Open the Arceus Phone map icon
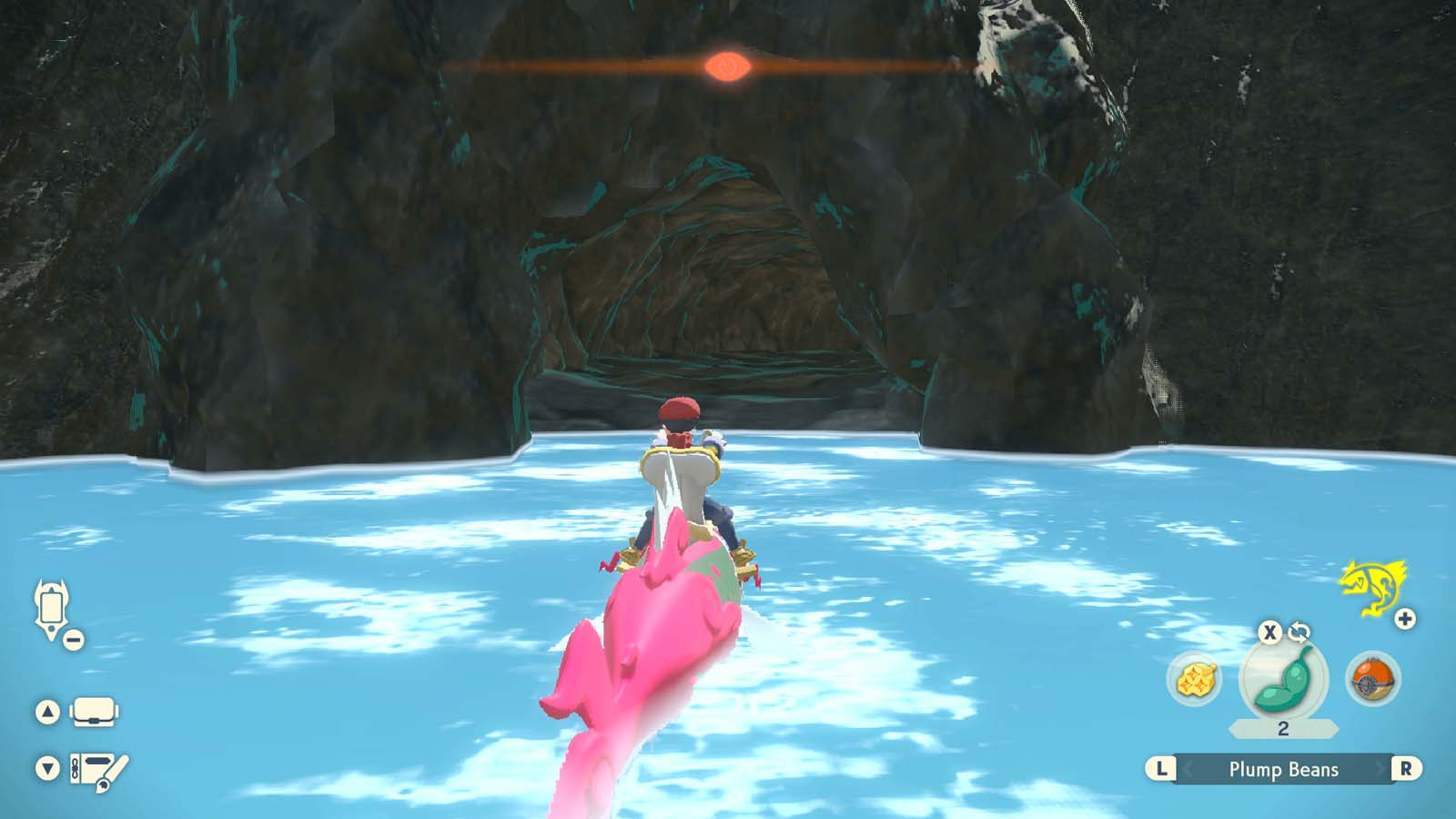1456x819 pixels. coord(52,607)
